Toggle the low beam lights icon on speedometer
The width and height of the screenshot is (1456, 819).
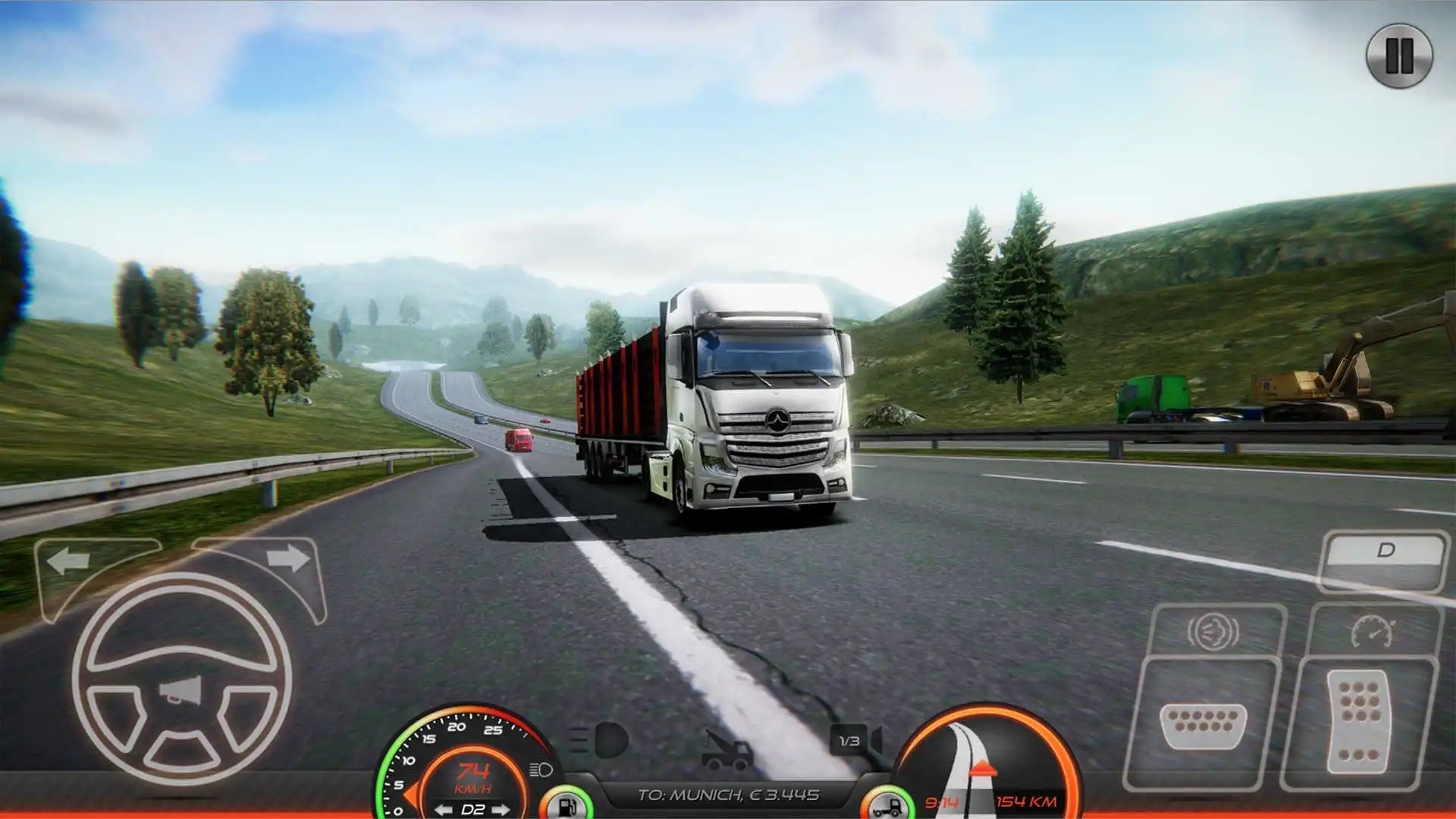tap(541, 770)
